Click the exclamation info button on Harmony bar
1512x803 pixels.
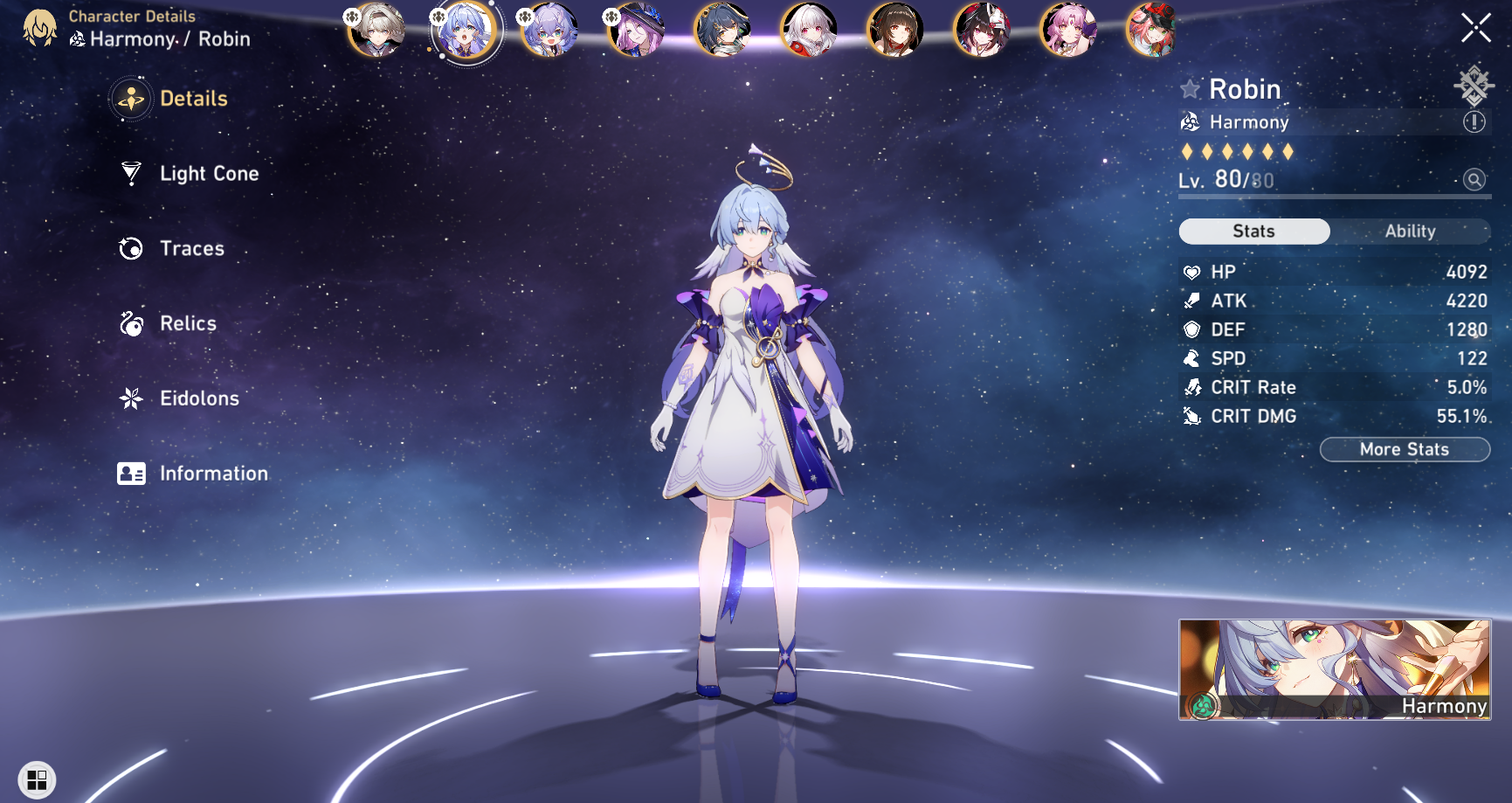pyautogui.click(x=1475, y=122)
